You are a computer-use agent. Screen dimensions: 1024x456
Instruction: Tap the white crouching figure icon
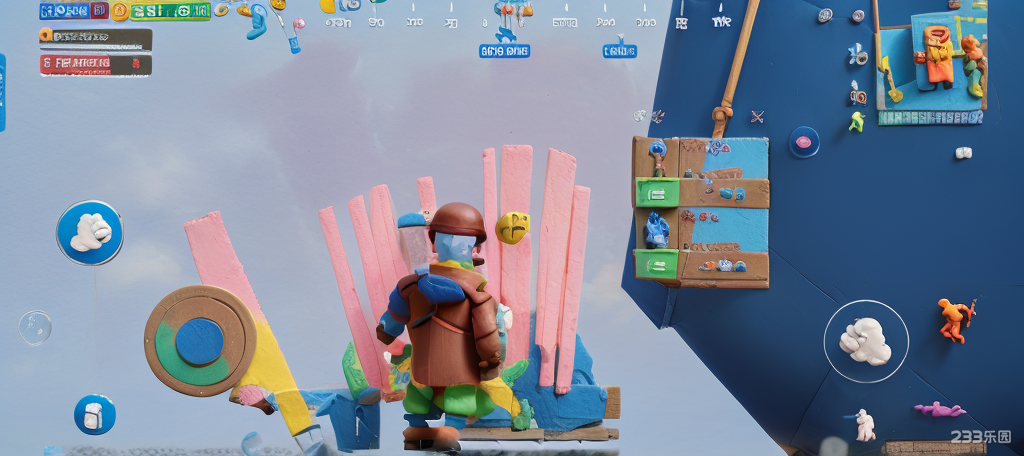[864, 424]
